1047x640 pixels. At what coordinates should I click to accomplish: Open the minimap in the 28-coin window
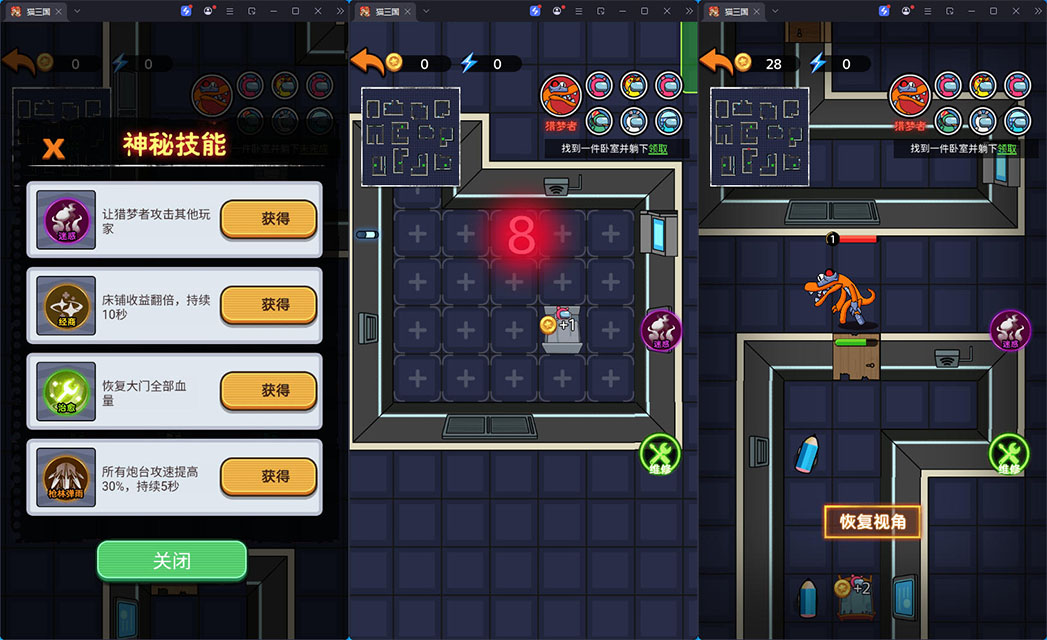point(759,136)
